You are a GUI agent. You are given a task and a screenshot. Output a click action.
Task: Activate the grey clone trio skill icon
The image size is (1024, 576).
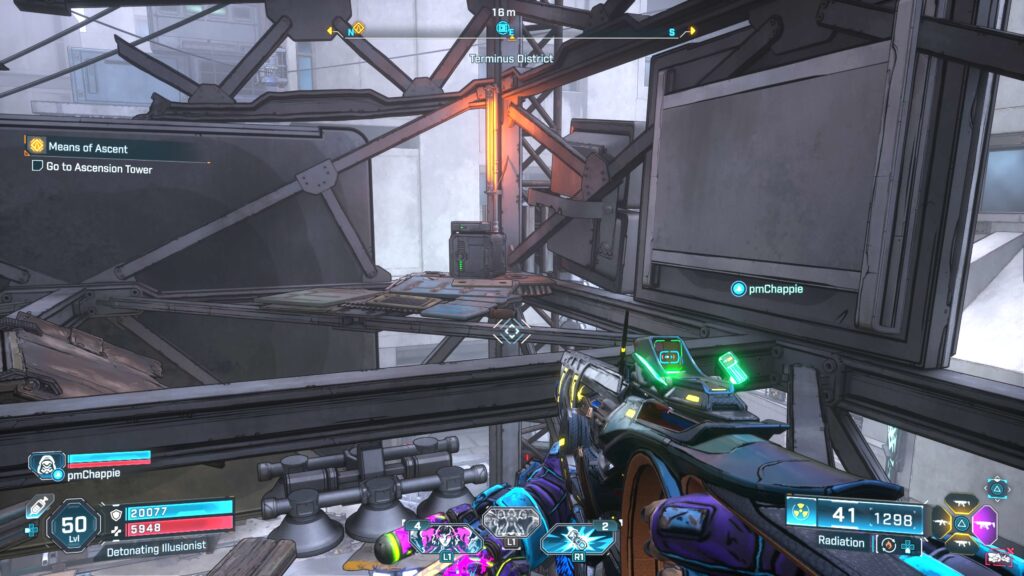click(x=510, y=522)
